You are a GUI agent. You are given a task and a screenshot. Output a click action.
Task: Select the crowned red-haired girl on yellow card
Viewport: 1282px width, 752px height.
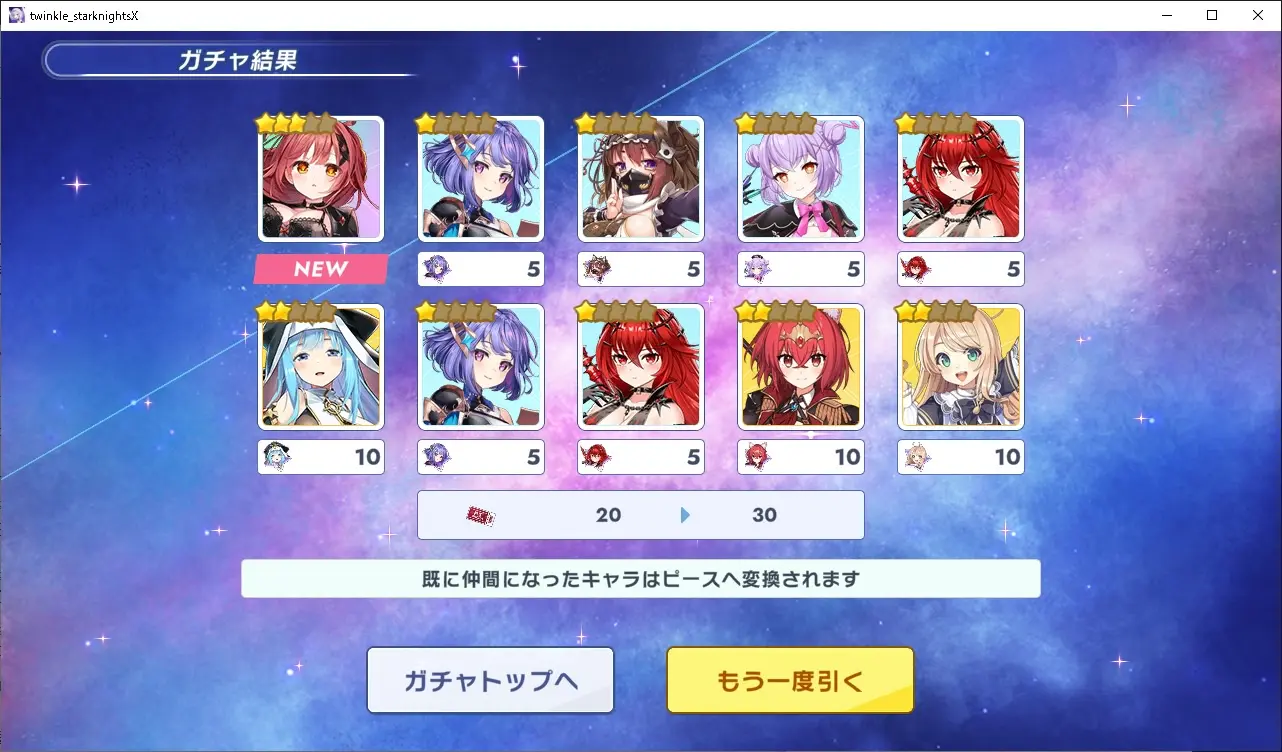801,367
